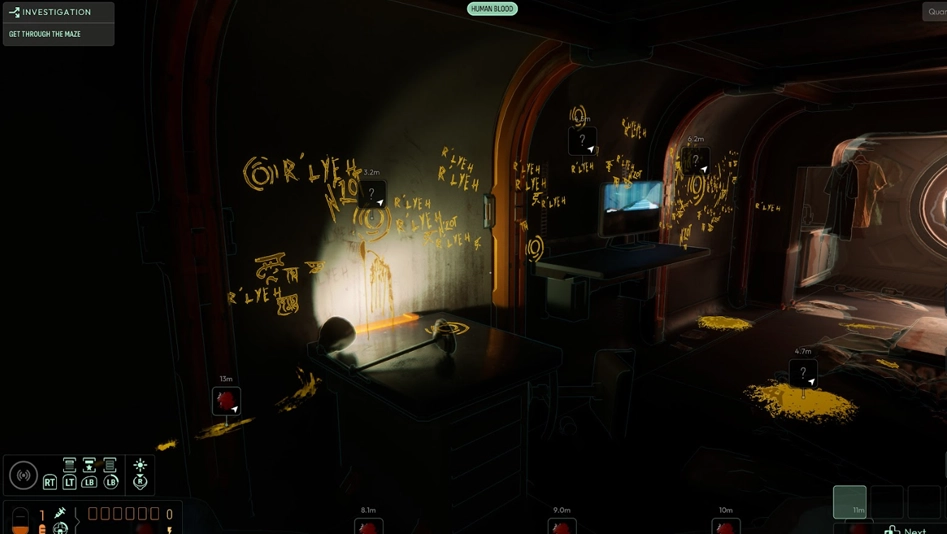Select the unknown evidence marker at 3.2m

372,194
